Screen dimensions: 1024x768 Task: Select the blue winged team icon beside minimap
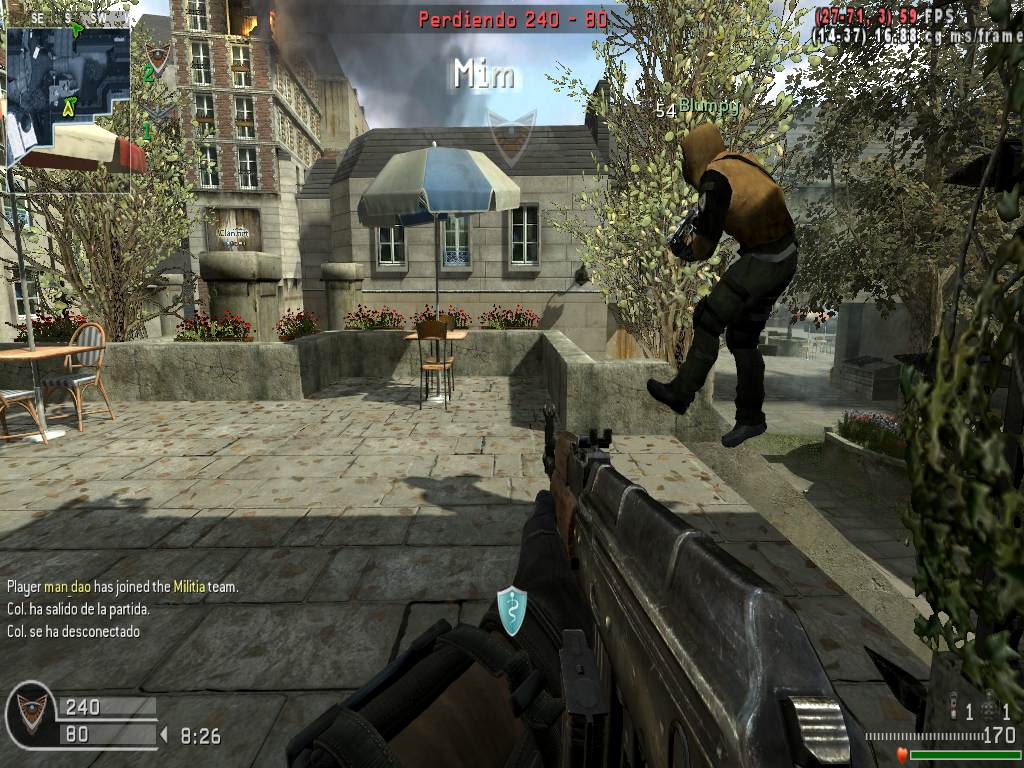tap(157, 112)
